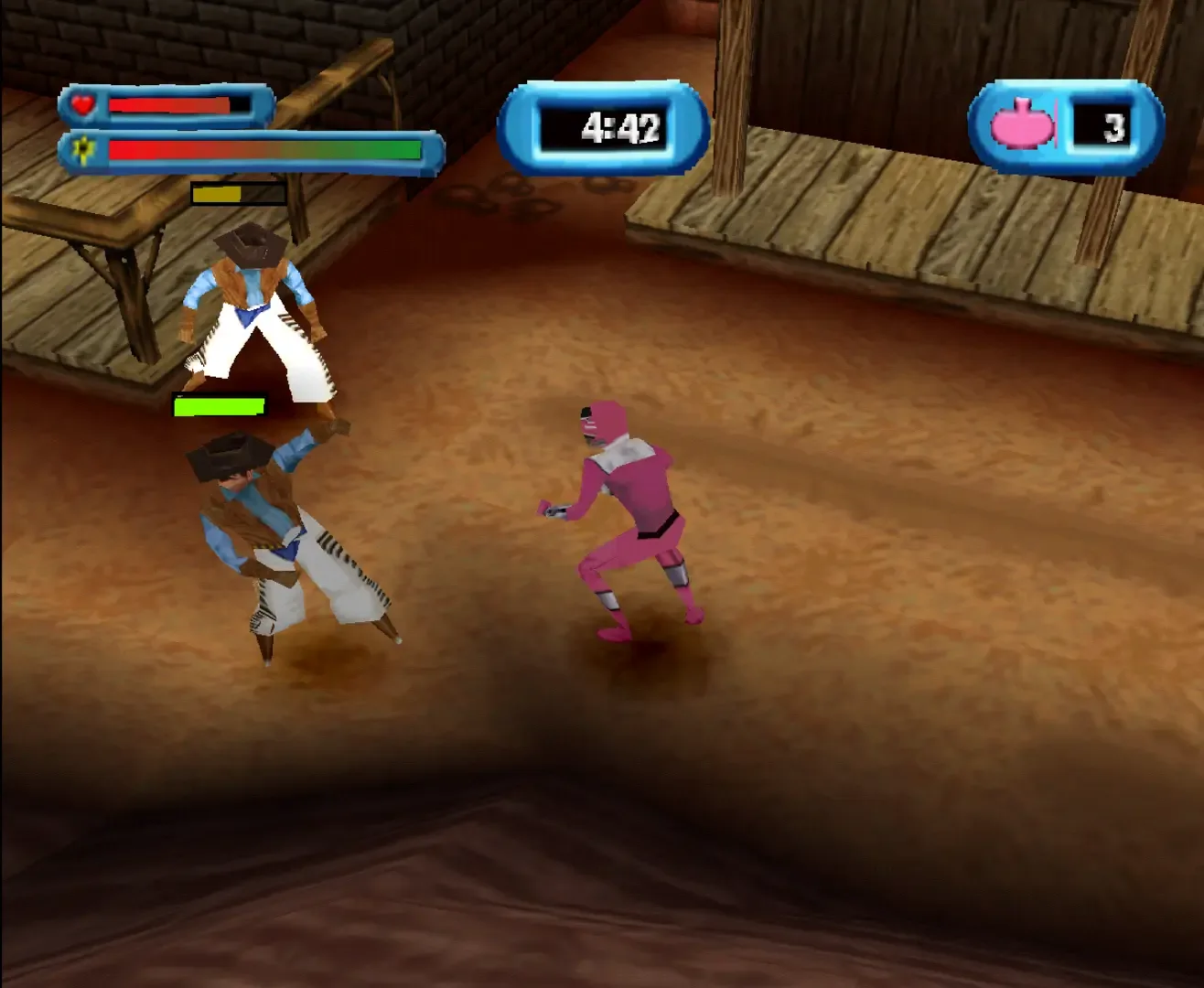Click the red heart health icon
This screenshot has height=988, width=1204.
82,104
